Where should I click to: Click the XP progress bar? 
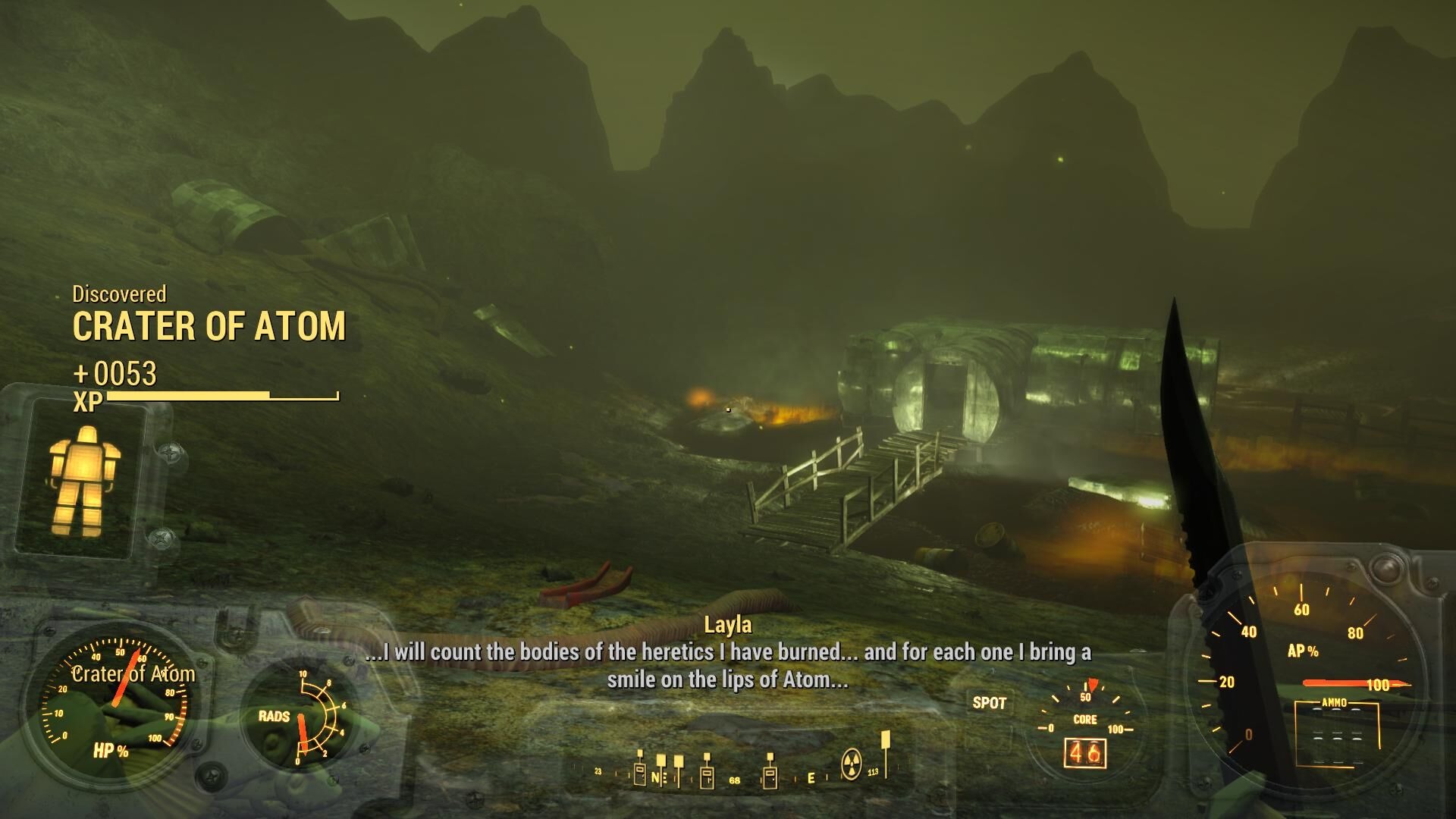click(x=220, y=396)
